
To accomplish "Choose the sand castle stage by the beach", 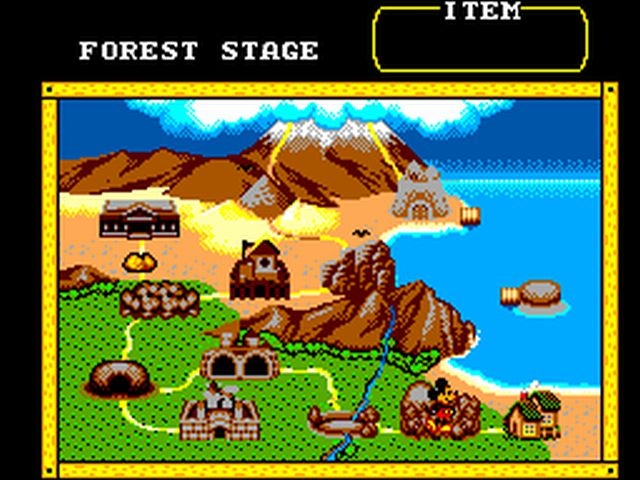I will click(x=419, y=193).
